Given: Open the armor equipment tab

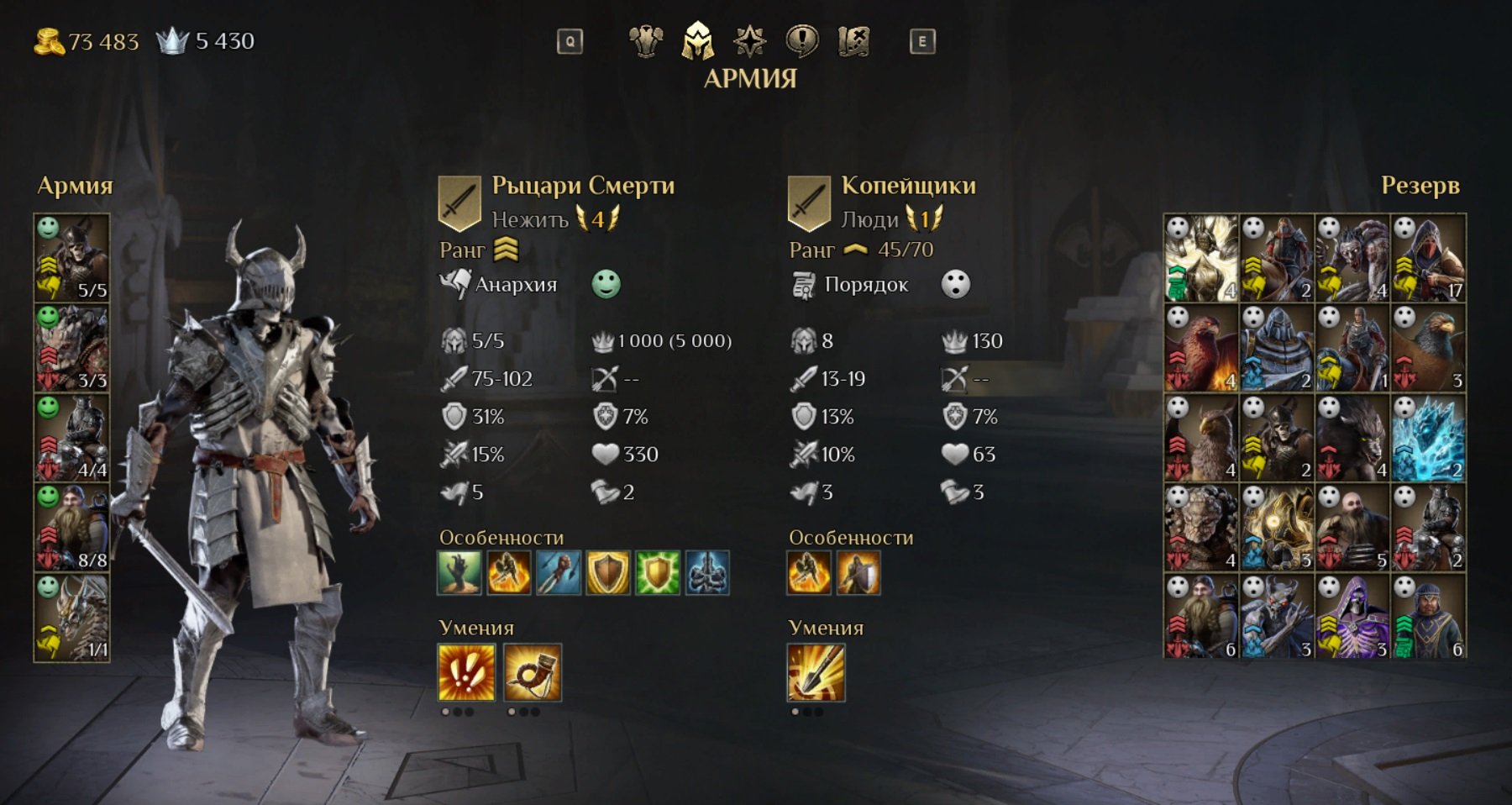Looking at the screenshot, I should pyautogui.click(x=646, y=40).
